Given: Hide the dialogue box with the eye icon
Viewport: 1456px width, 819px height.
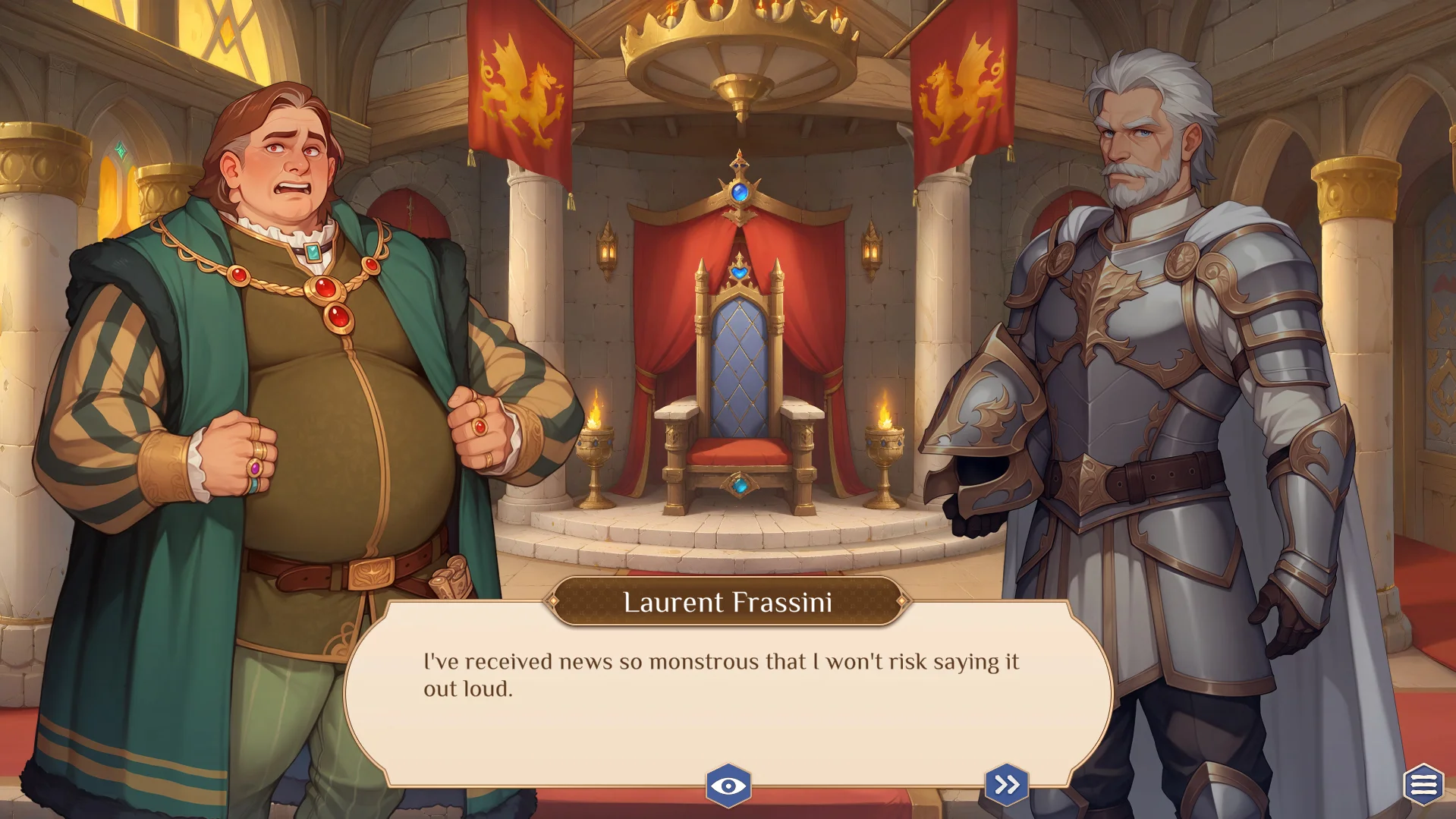Looking at the screenshot, I should click(x=728, y=785).
